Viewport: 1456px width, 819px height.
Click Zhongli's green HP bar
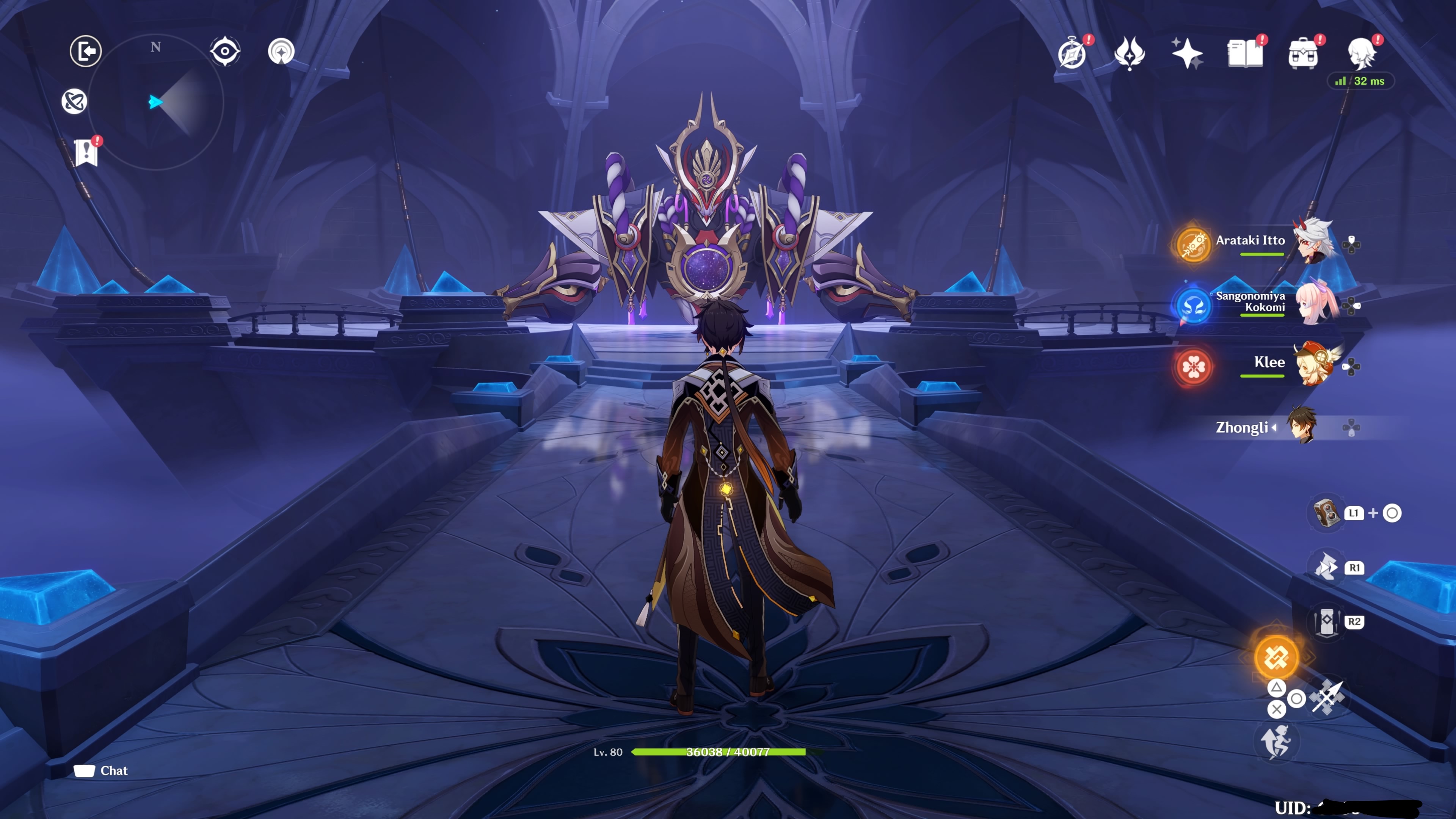[718, 752]
